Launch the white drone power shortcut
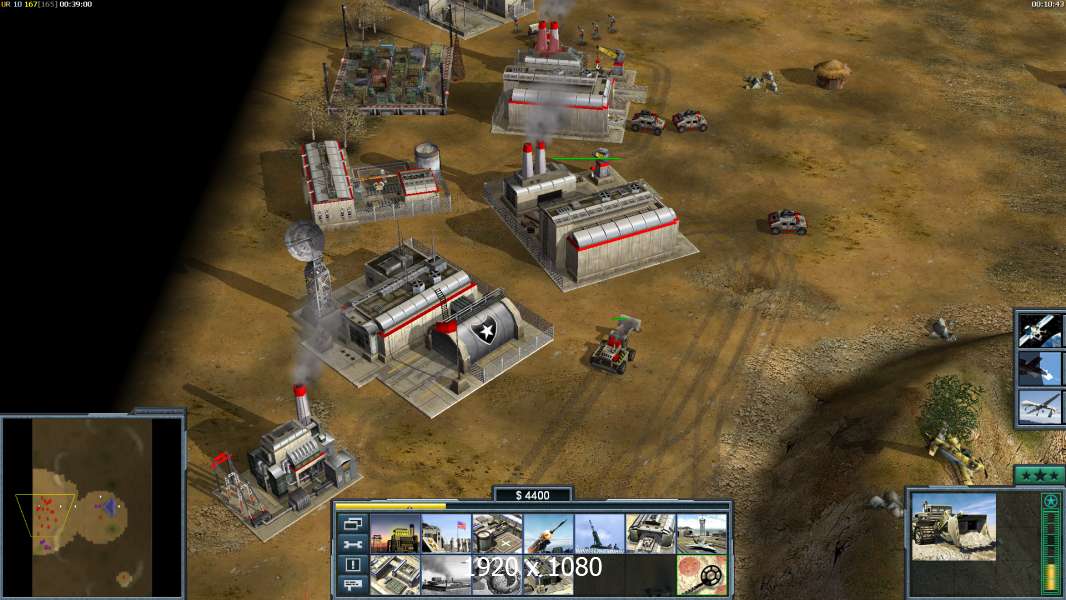The image size is (1066, 600). pyautogui.click(x=1040, y=407)
